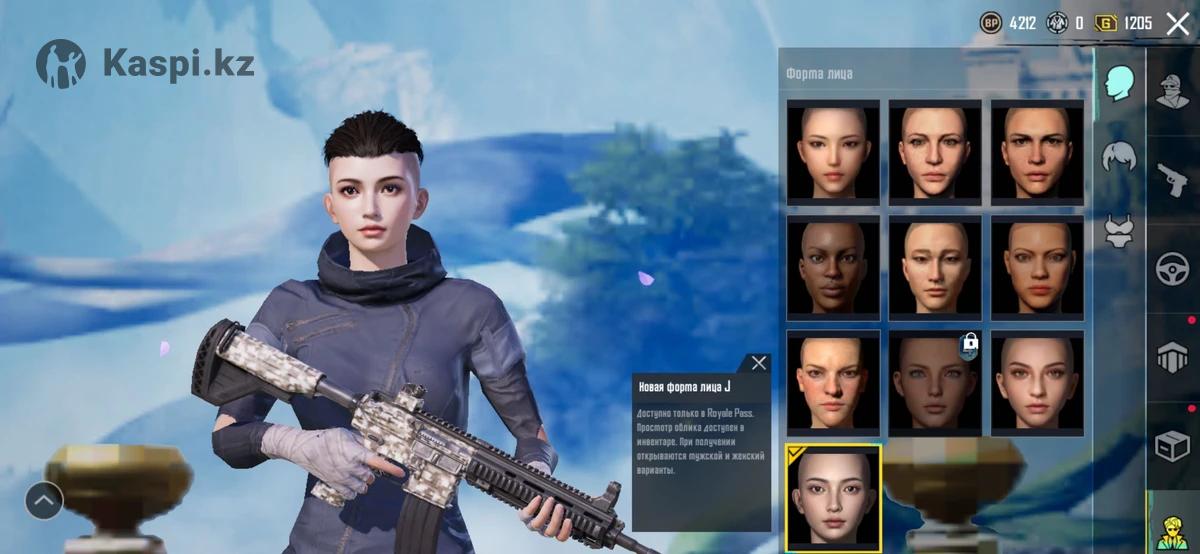Choose the locked Royale Pass face
Screen dimensions: 1200x554
(935, 382)
